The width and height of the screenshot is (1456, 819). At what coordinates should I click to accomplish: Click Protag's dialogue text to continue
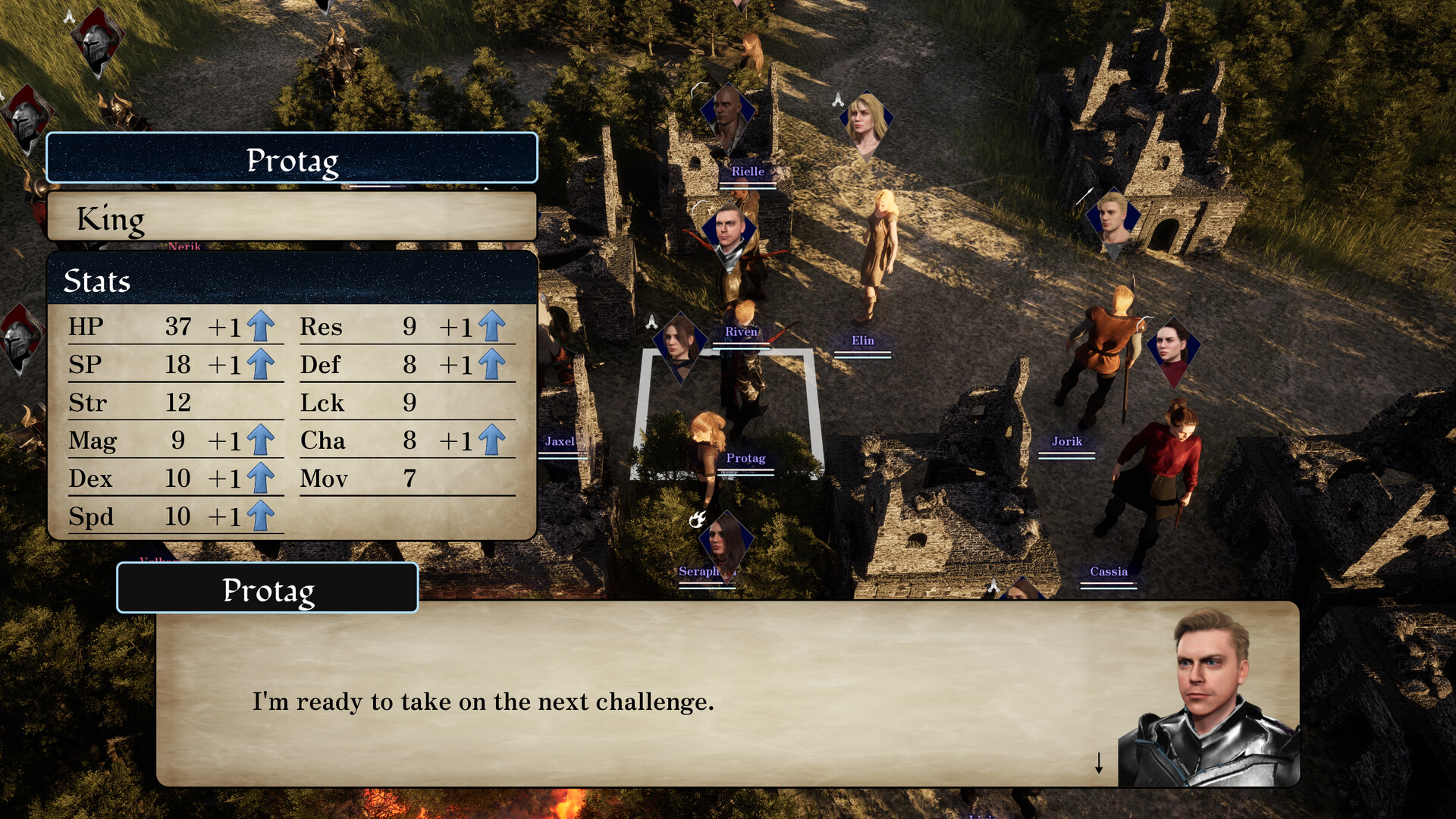click(482, 701)
